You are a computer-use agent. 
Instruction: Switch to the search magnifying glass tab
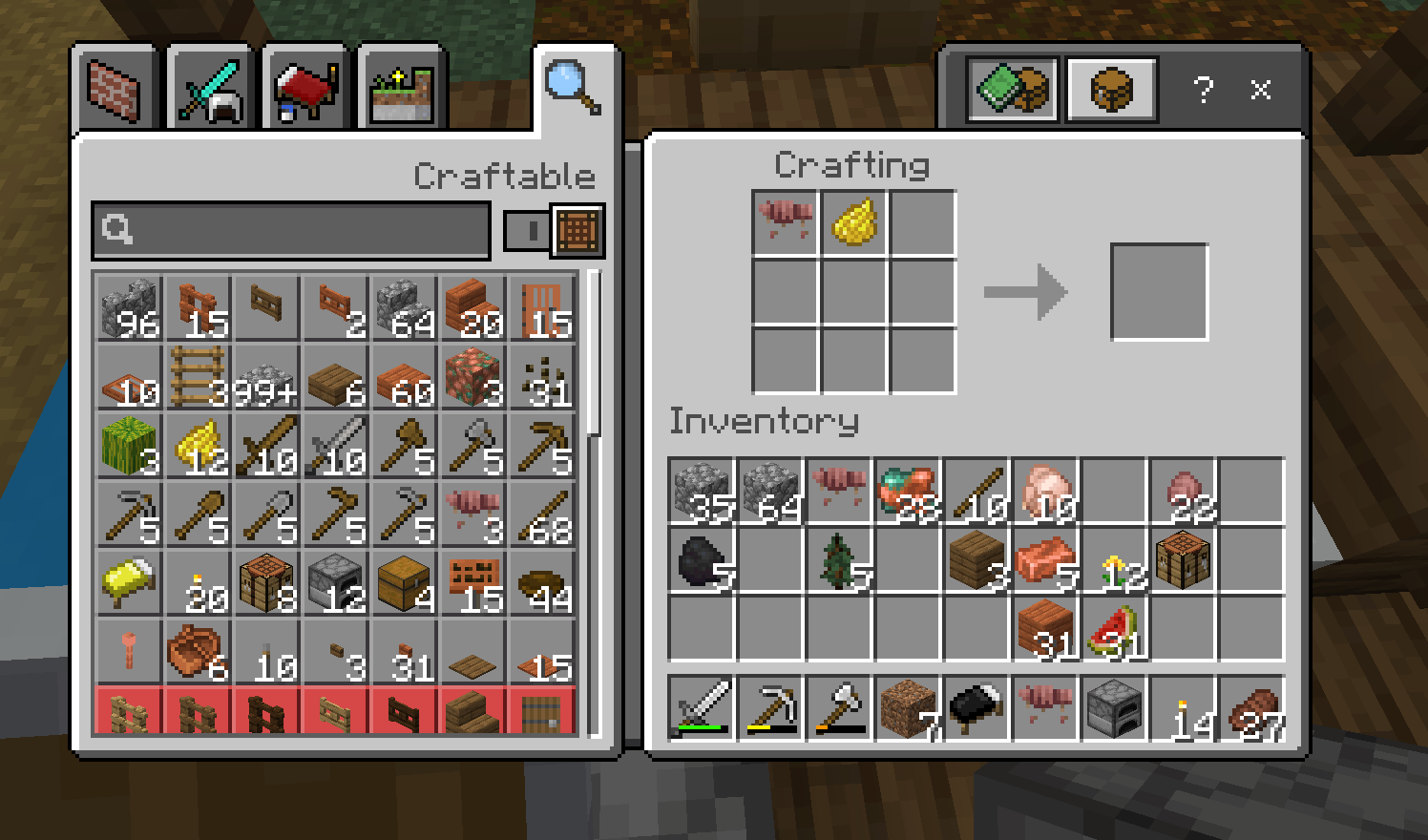pos(573,88)
